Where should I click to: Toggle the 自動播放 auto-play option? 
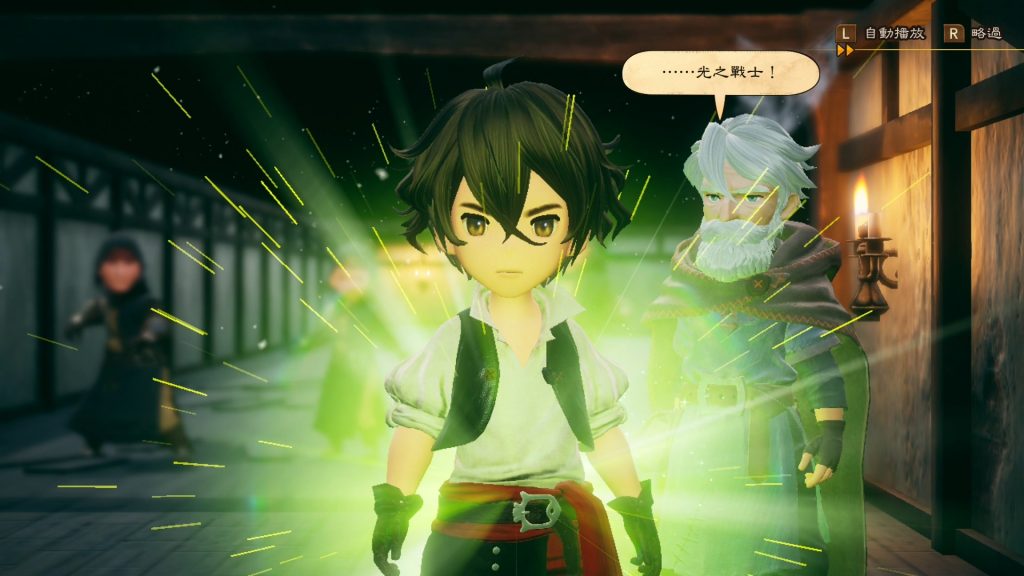coord(884,33)
